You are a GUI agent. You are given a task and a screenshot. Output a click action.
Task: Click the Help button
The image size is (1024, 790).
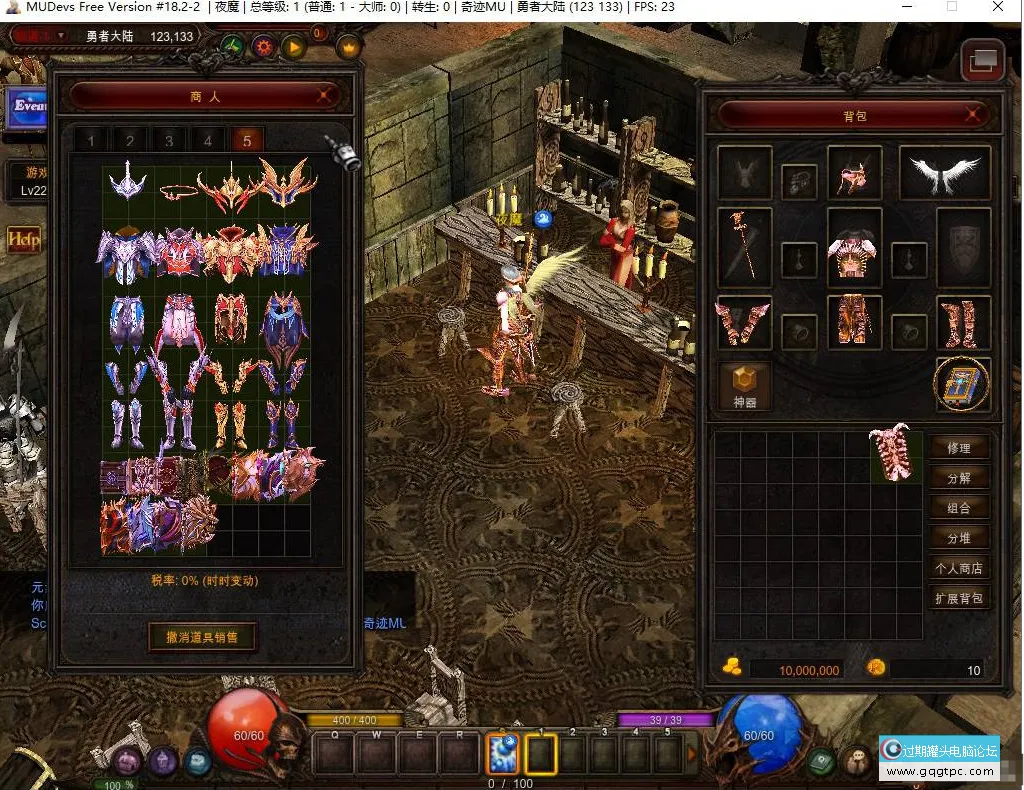tap(22, 239)
